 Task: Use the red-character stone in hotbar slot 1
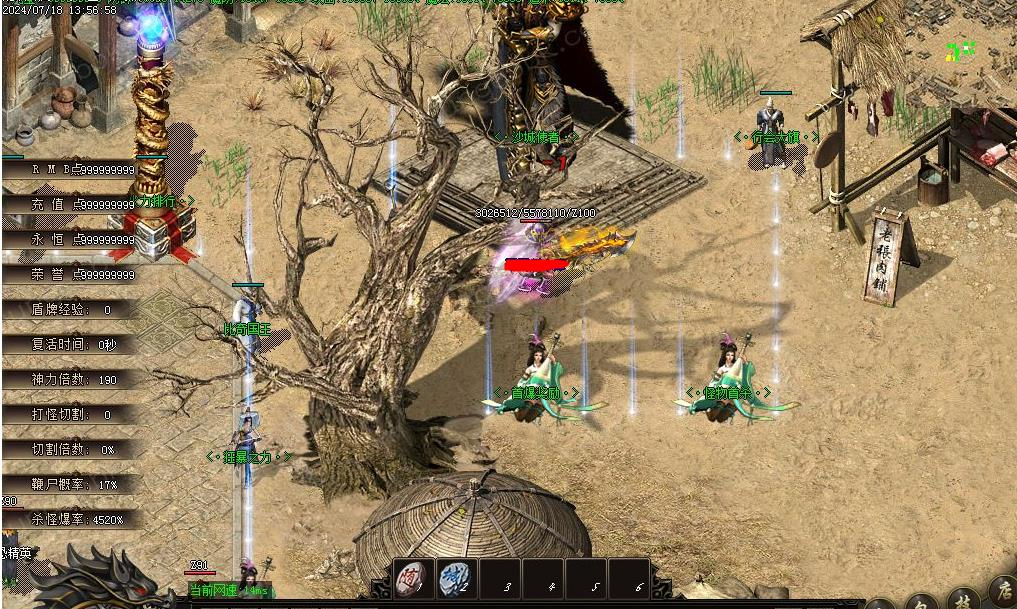pyautogui.click(x=412, y=579)
